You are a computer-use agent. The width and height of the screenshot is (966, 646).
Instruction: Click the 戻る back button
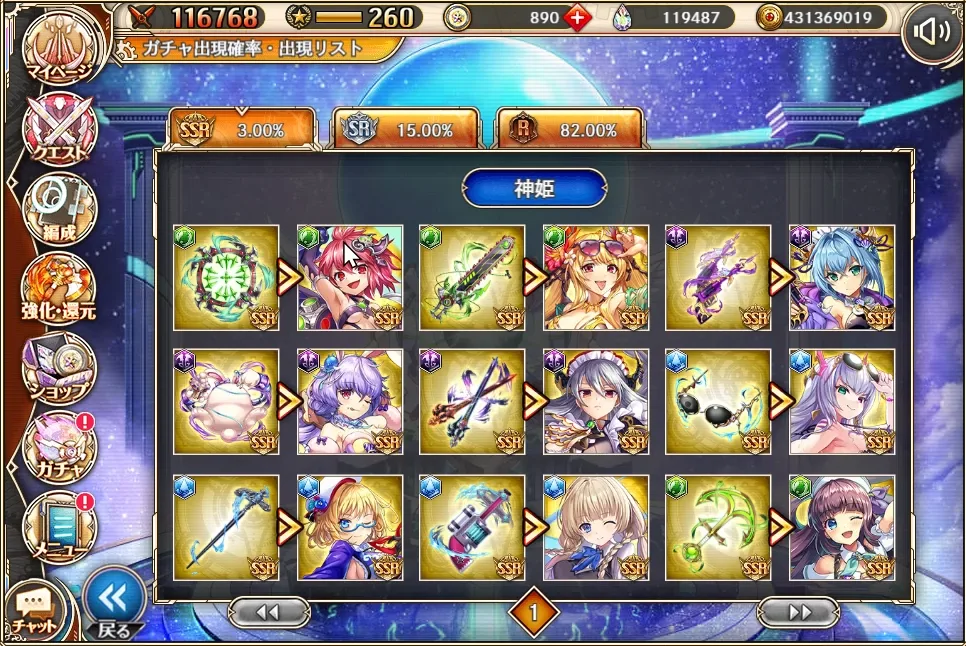coord(114,603)
